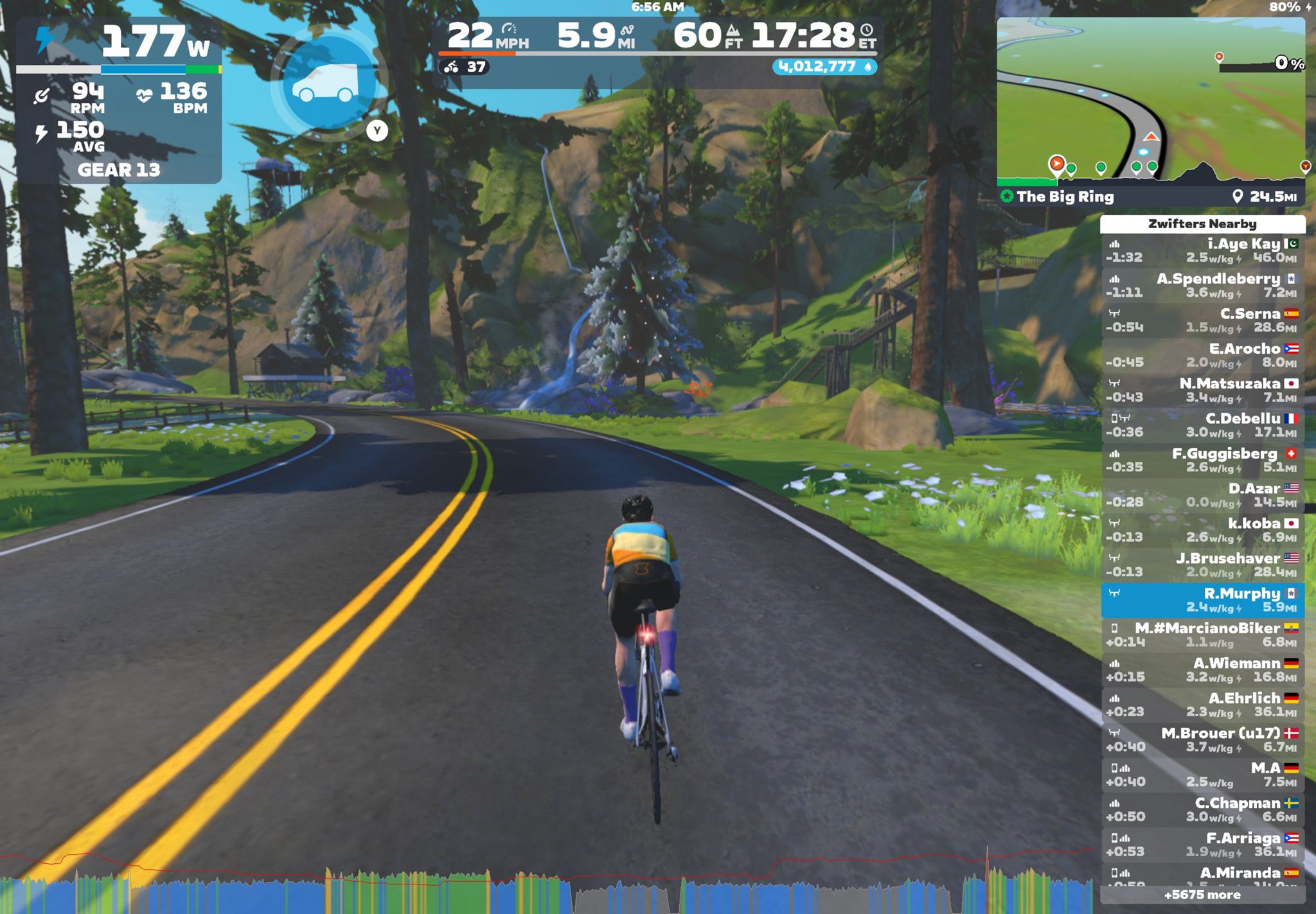The width and height of the screenshot is (1316, 914).
Task: Select F.Guggisberg from nearby riders
Action: (x=1202, y=460)
